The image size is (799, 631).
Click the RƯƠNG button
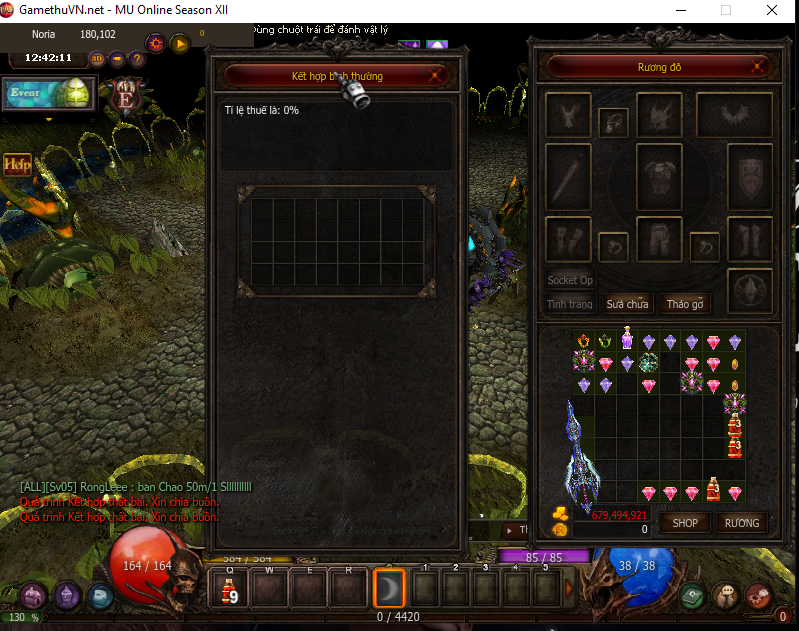point(742,523)
